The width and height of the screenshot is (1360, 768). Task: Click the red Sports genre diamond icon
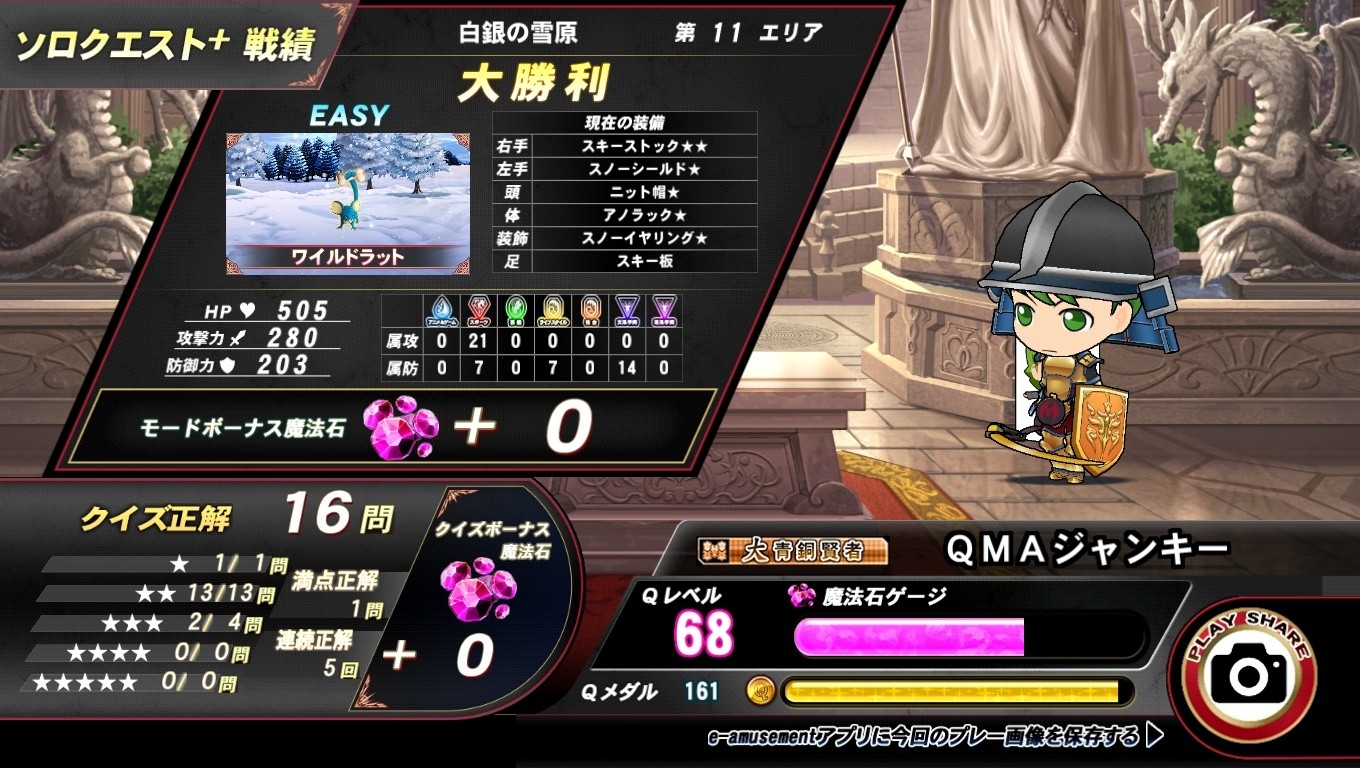(x=479, y=308)
